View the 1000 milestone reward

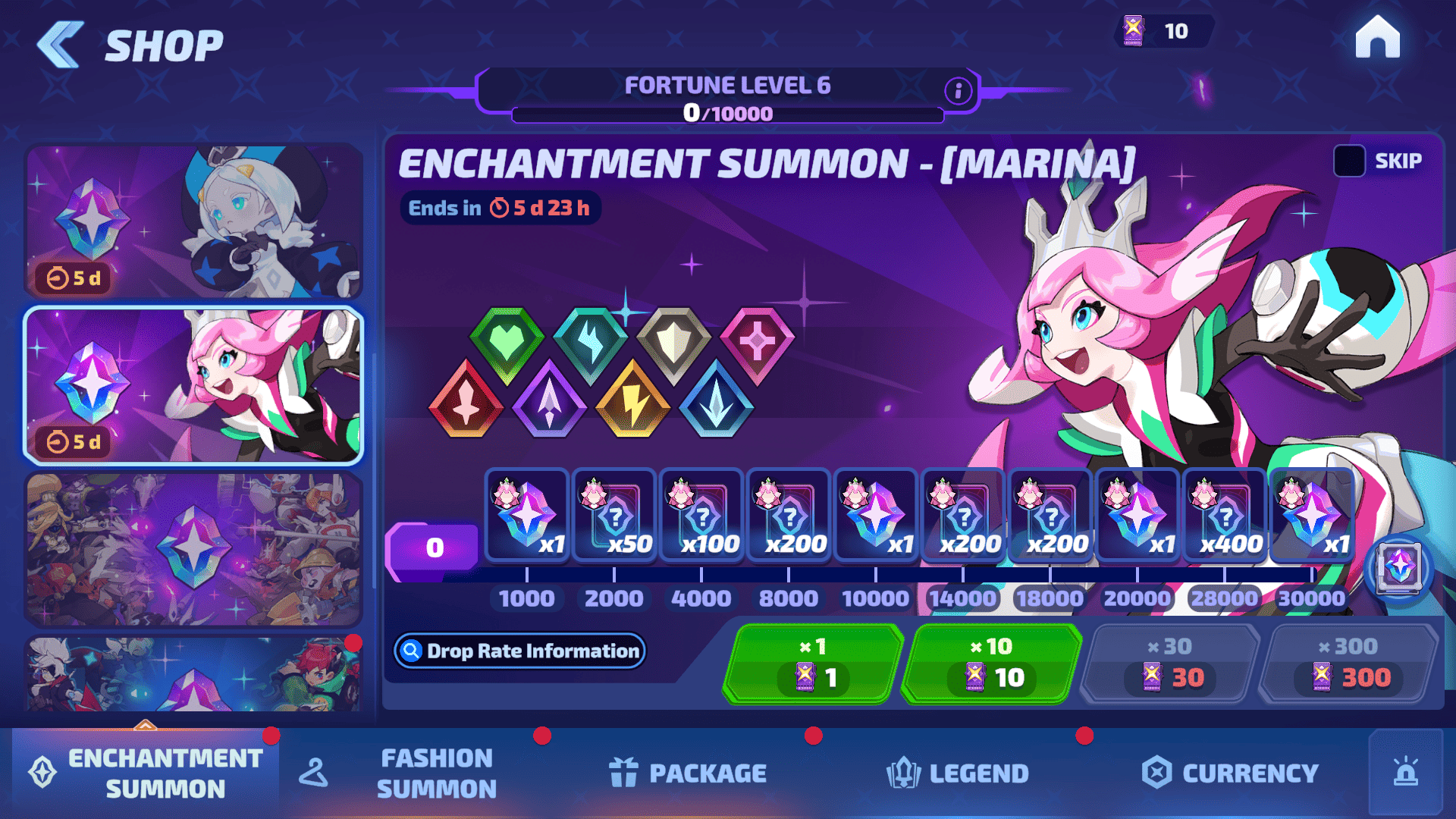[527, 516]
